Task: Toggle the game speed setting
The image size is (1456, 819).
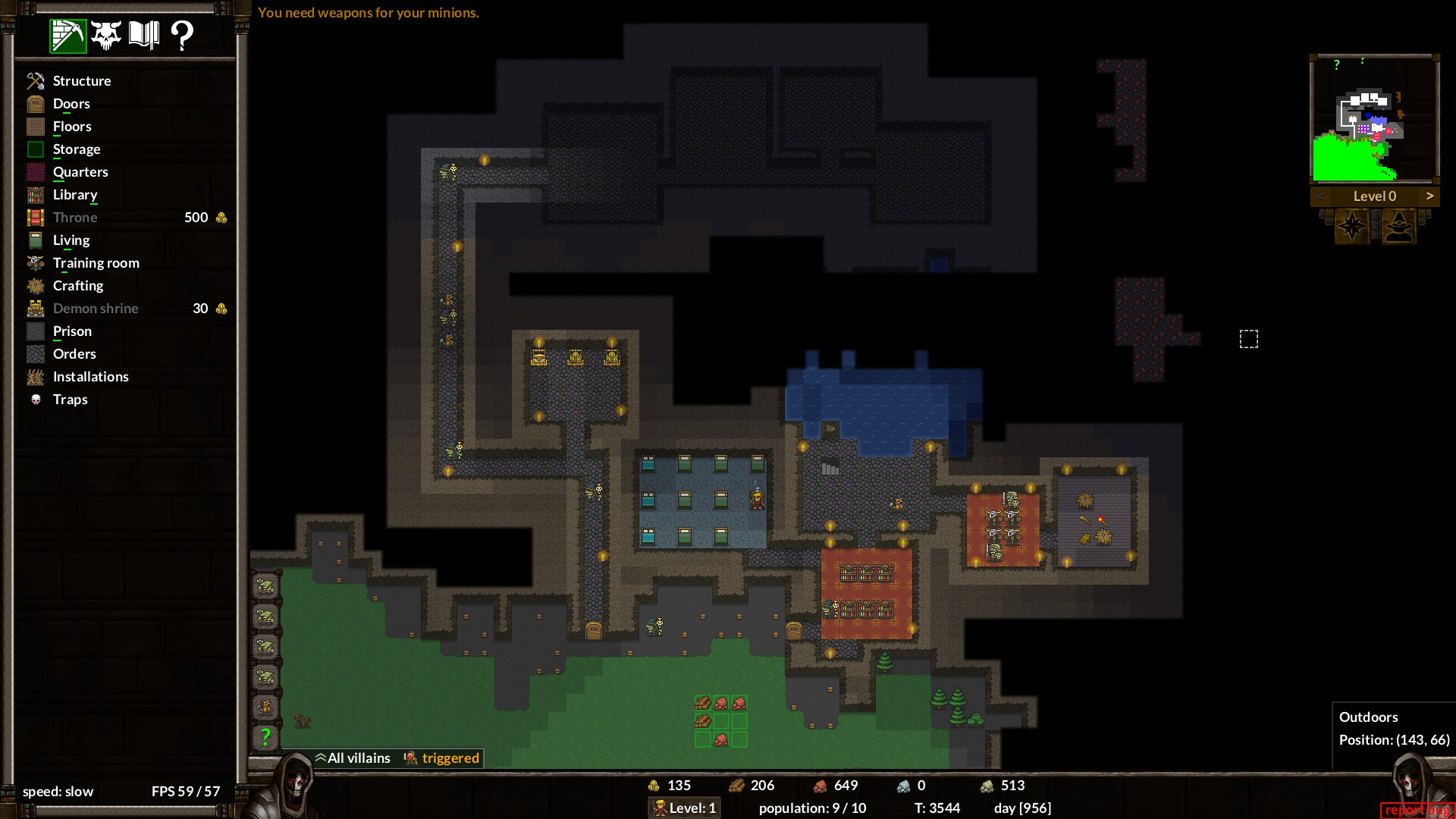Action: 58,792
